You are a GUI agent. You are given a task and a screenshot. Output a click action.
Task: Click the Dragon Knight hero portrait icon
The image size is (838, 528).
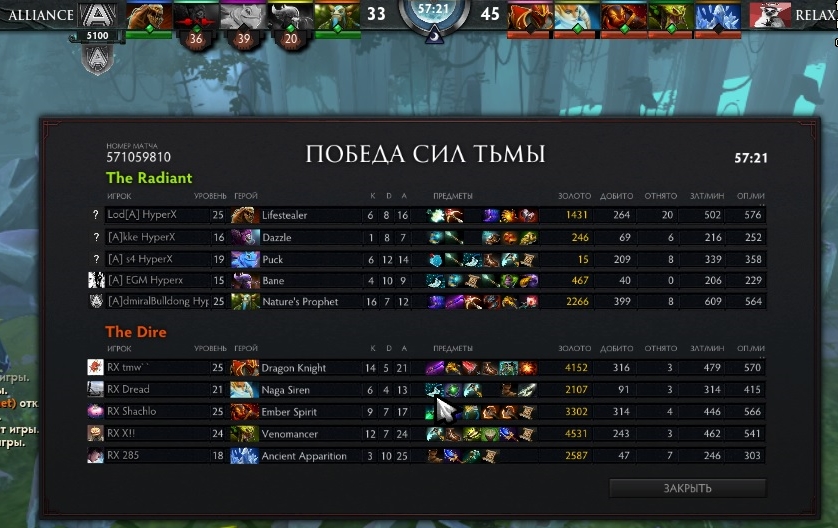coord(244,368)
